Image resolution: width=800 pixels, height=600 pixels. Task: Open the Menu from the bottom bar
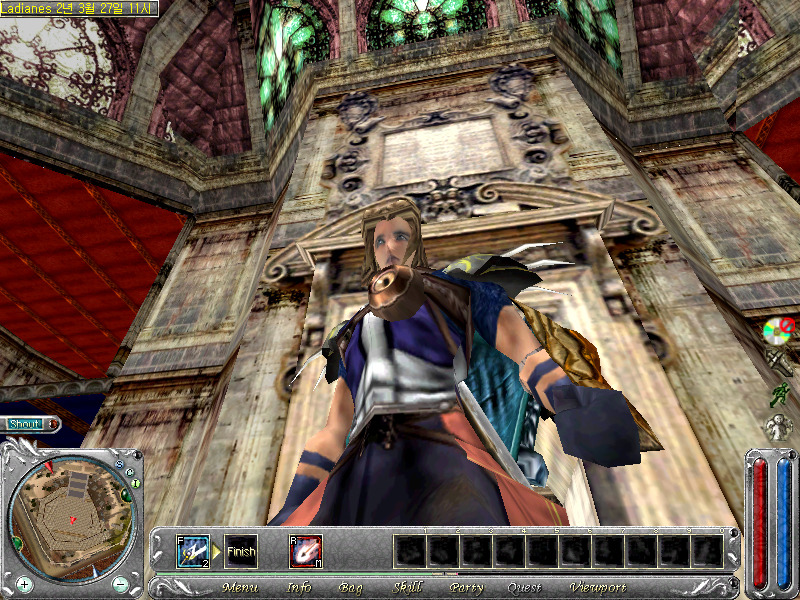239,587
